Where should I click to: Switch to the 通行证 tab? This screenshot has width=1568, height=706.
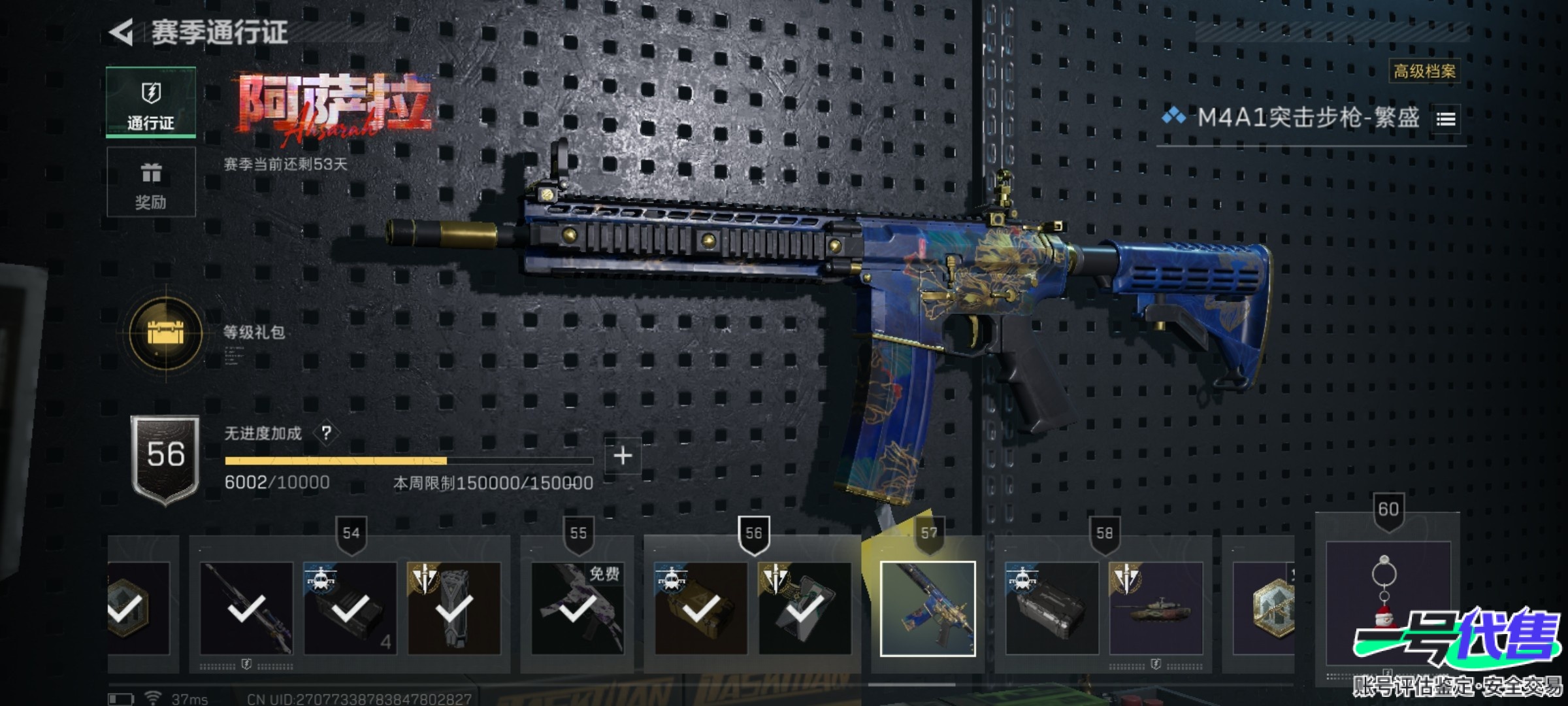[x=151, y=103]
